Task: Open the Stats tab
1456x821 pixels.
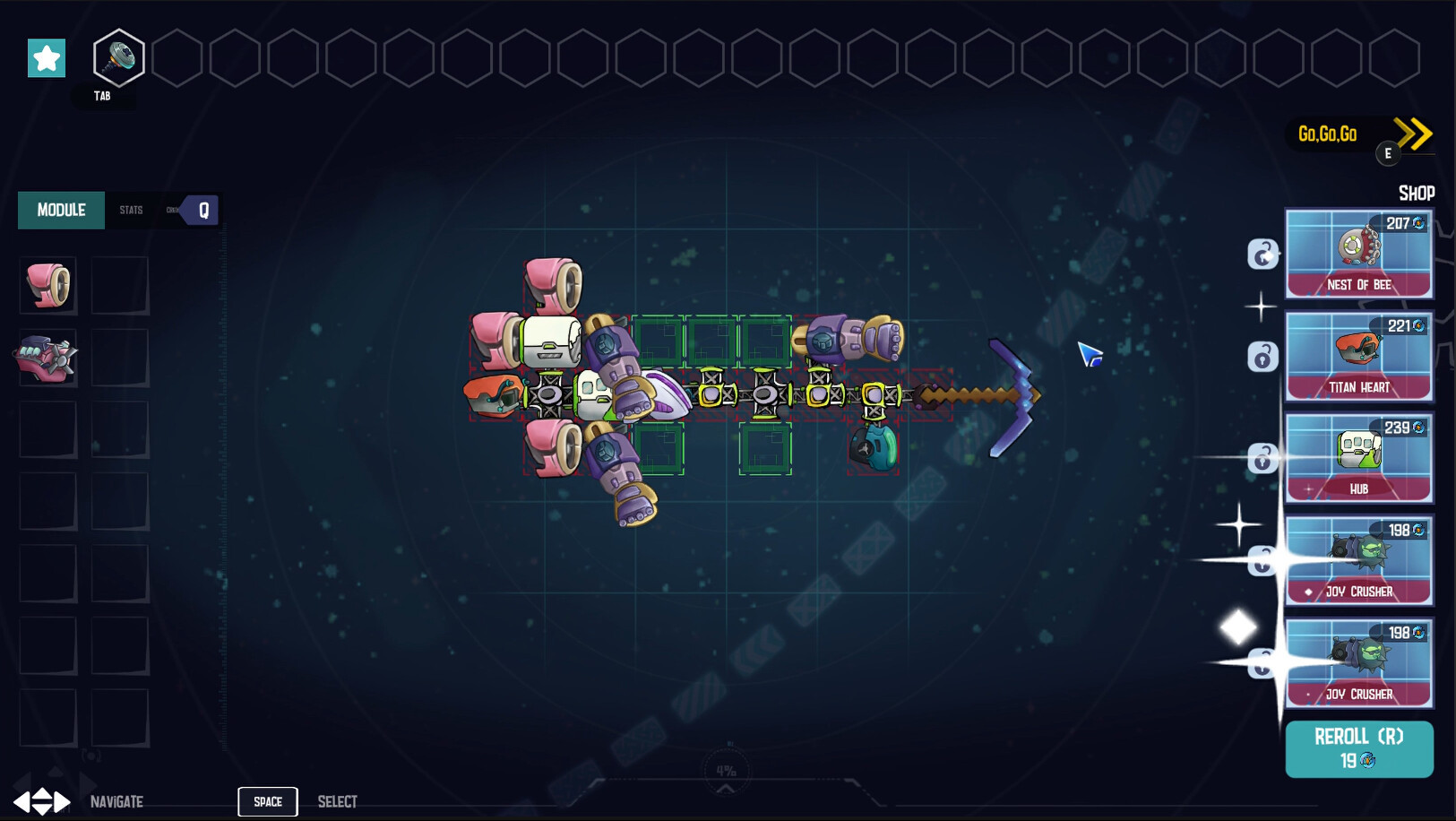Action: (132, 211)
